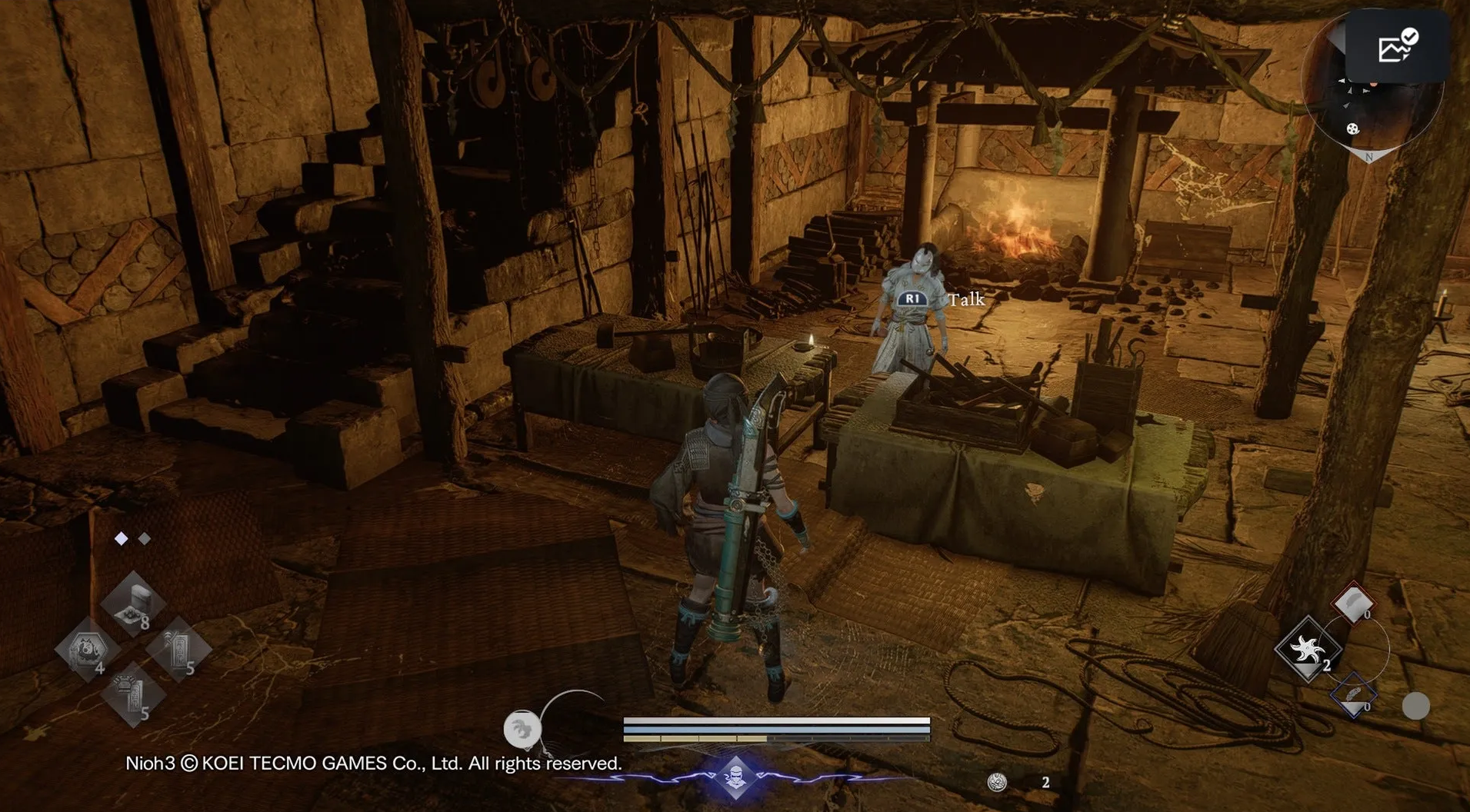Click the film reel marker on minimap
The width and height of the screenshot is (1470, 812).
(x=1352, y=128)
